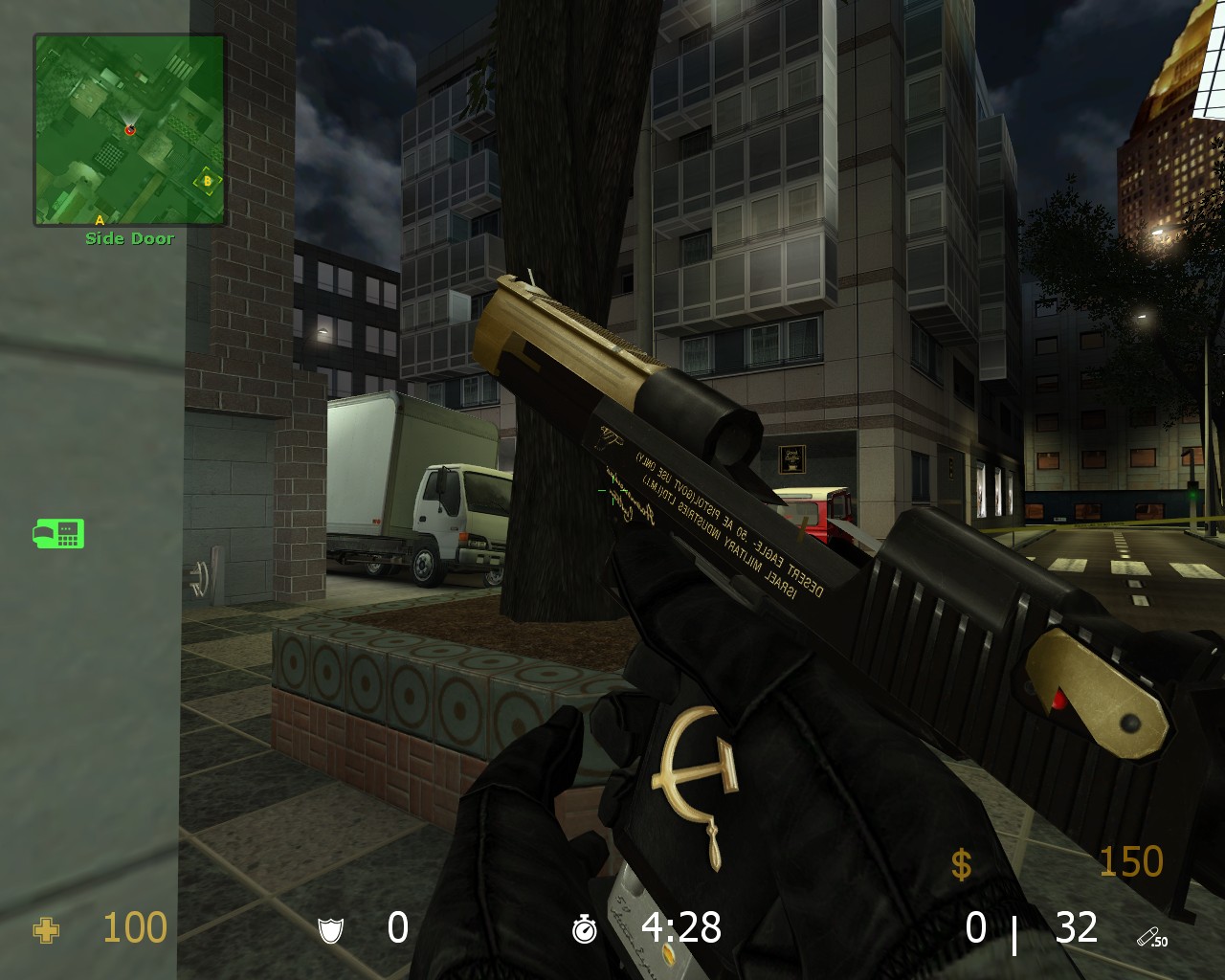Select bombsite B marker on the minimap
Screen dimensions: 1225x980
[x=207, y=180]
